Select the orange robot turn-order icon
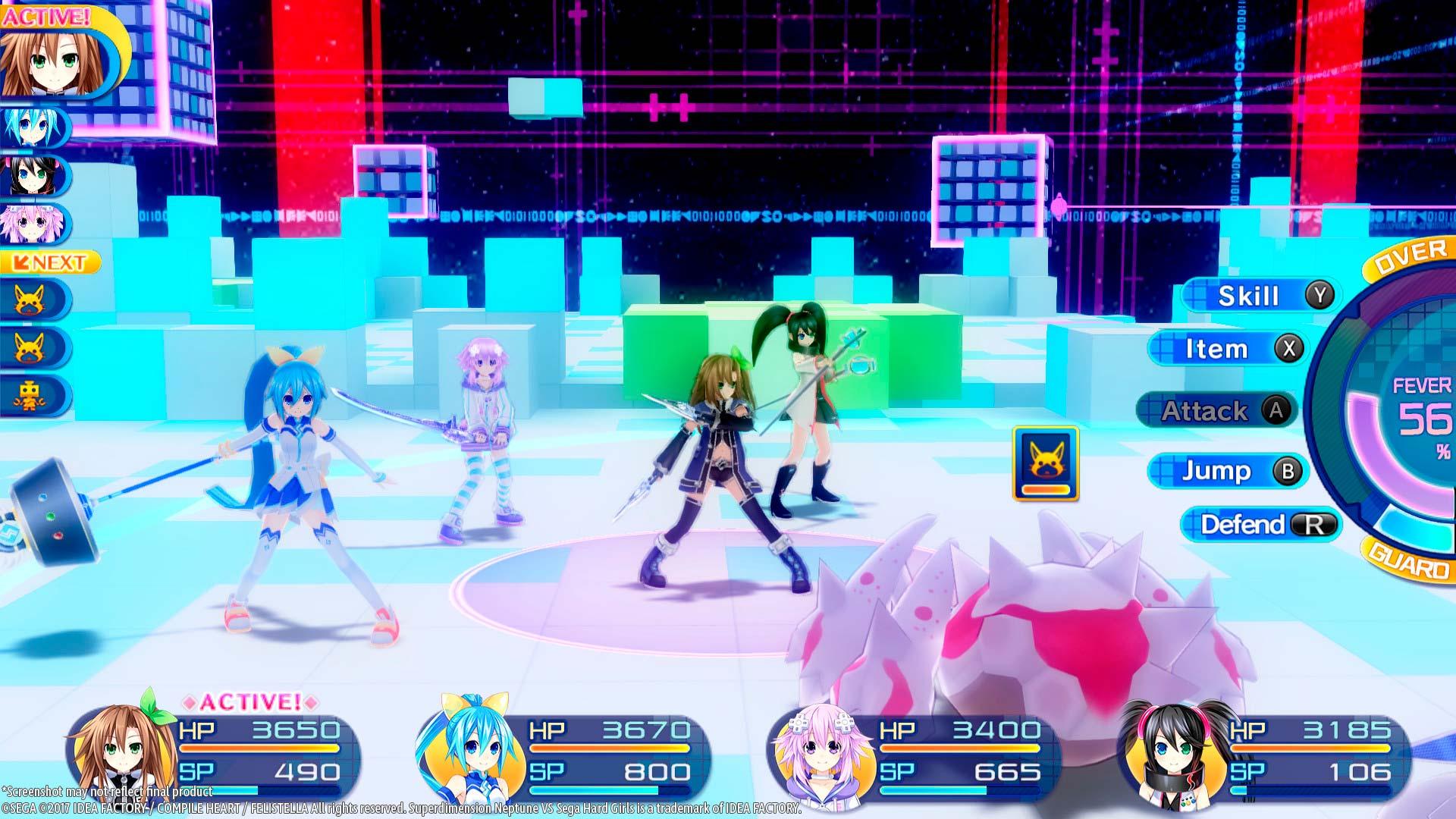Image resolution: width=1456 pixels, height=819 pixels. 32,396
